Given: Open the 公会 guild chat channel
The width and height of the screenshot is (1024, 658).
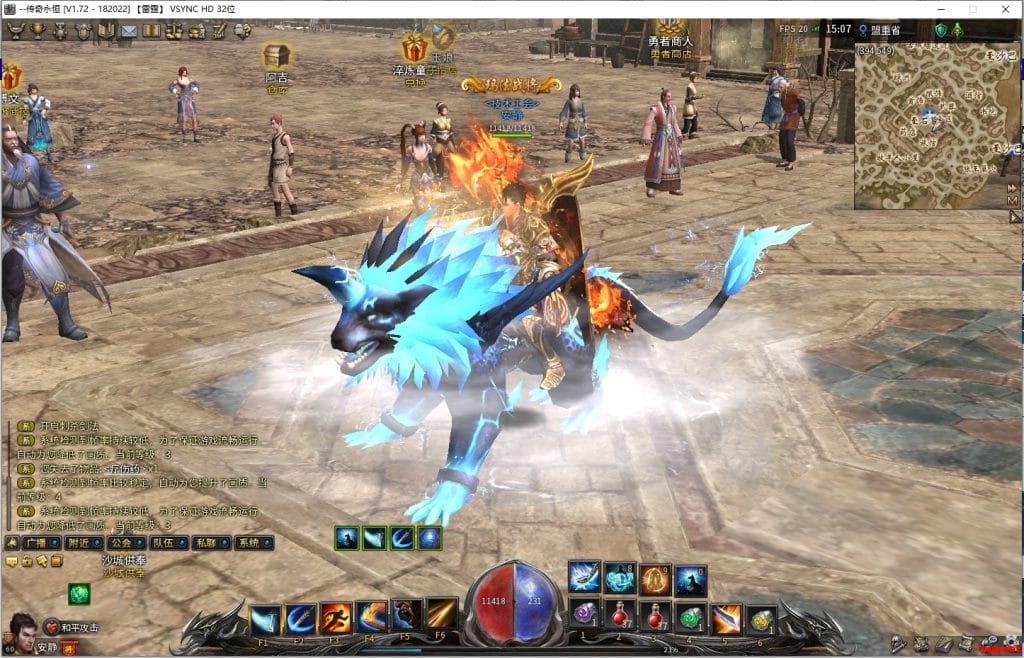Looking at the screenshot, I should (121, 543).
